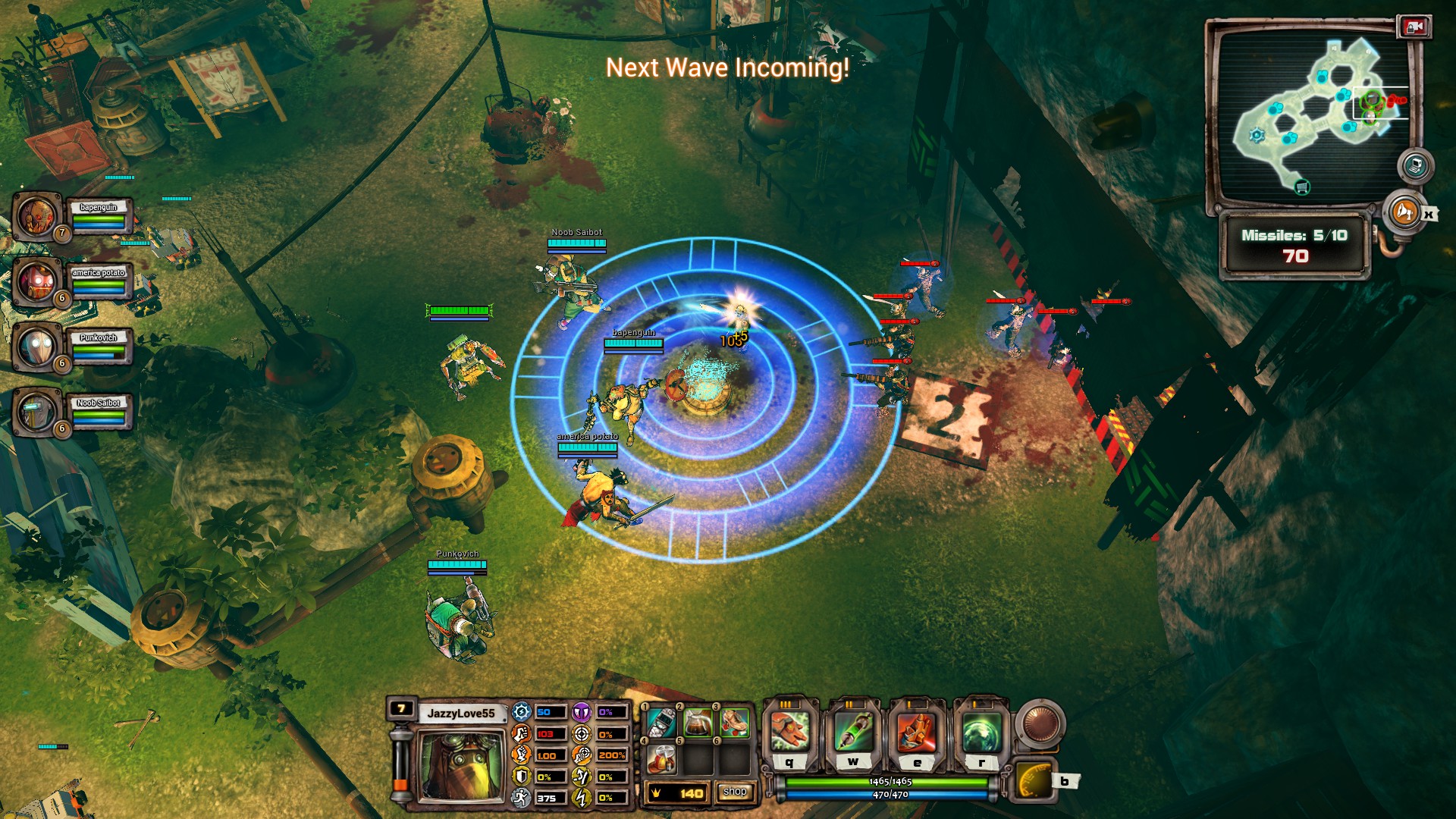Image resolution: width=1456 pixels, height=819 pixels.
Task: Select the roller skate item slot
Action: click(734, 723)
